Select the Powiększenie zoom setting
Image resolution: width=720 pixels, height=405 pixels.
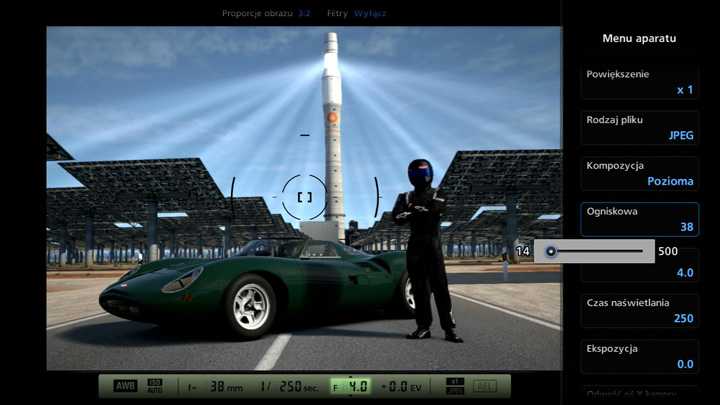[x=640, y=81]
